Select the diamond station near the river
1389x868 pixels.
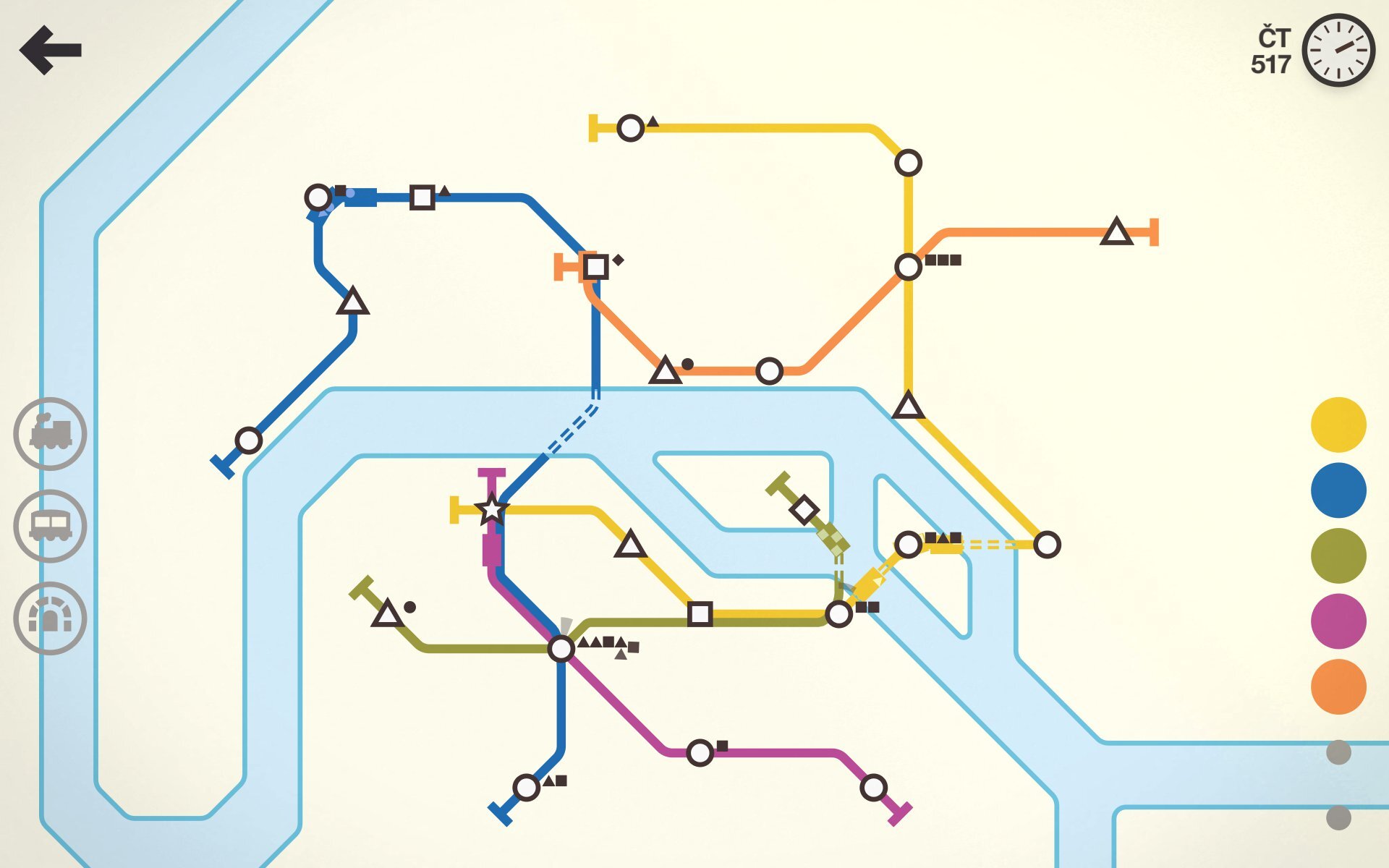[803, 511]
